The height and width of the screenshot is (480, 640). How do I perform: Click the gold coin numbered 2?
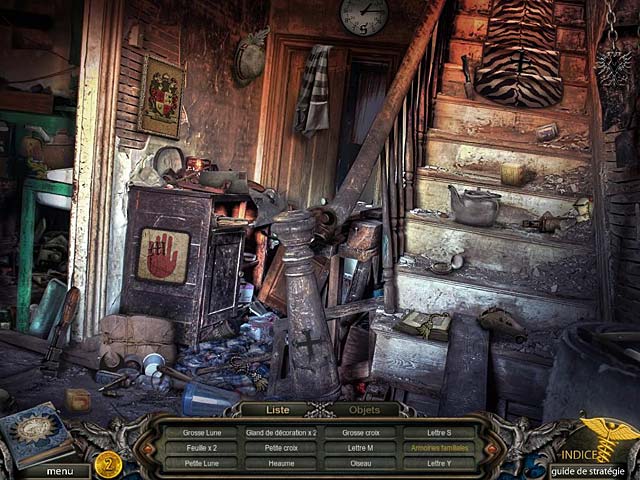point(108,463)
